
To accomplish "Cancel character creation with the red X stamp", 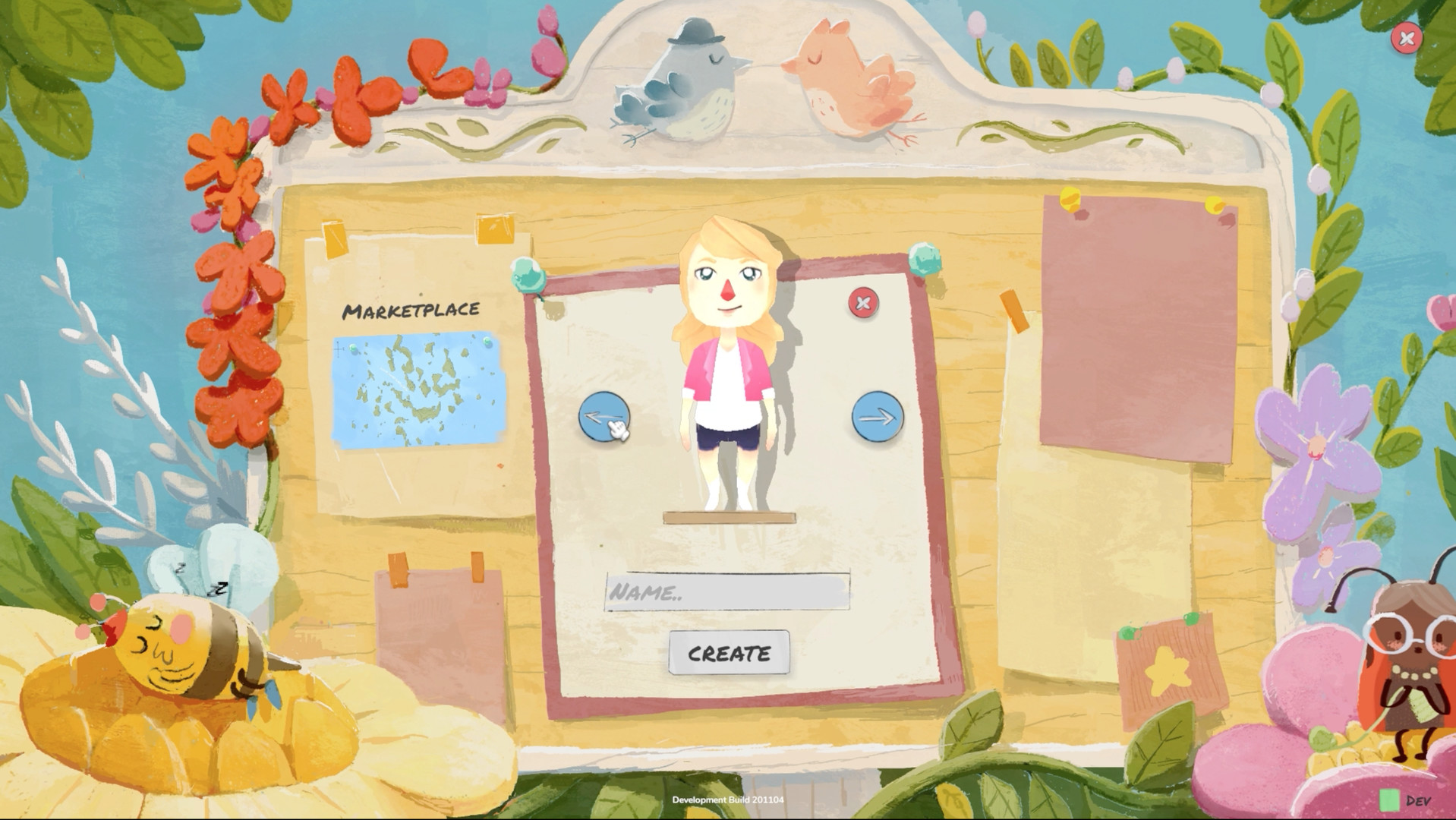I will 862,303.
